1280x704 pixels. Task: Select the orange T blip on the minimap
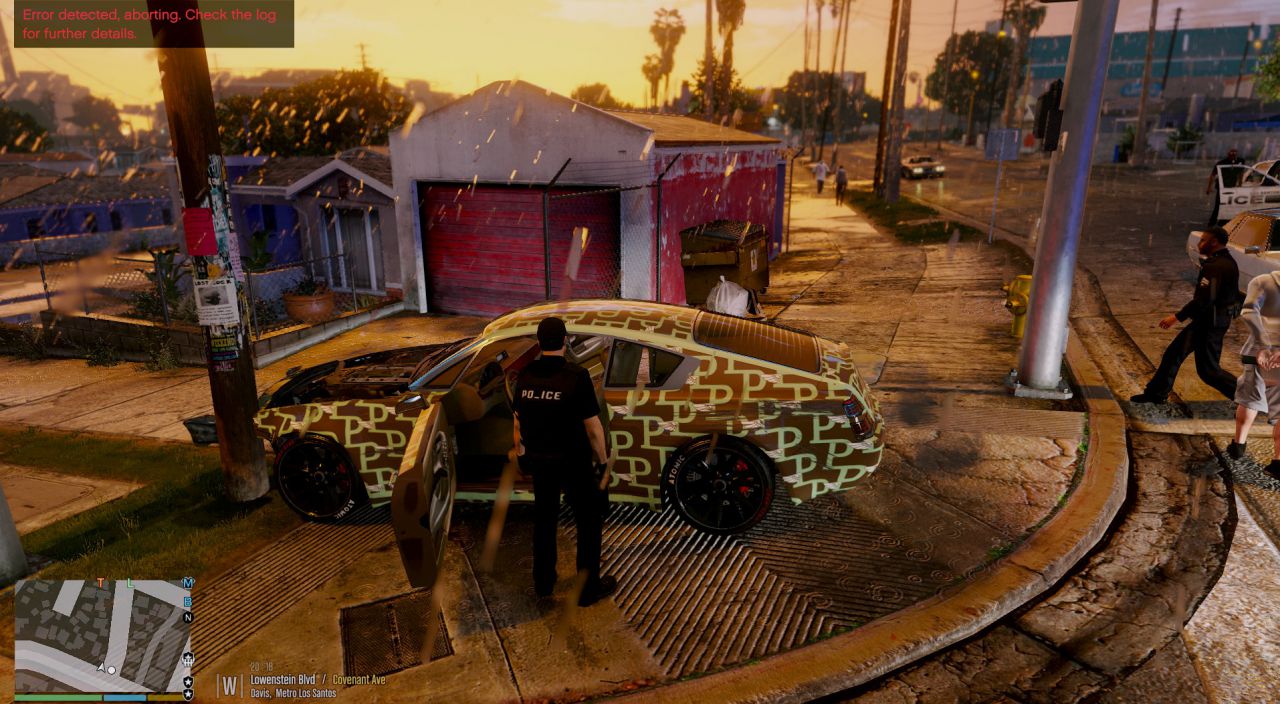coord(101,582)
